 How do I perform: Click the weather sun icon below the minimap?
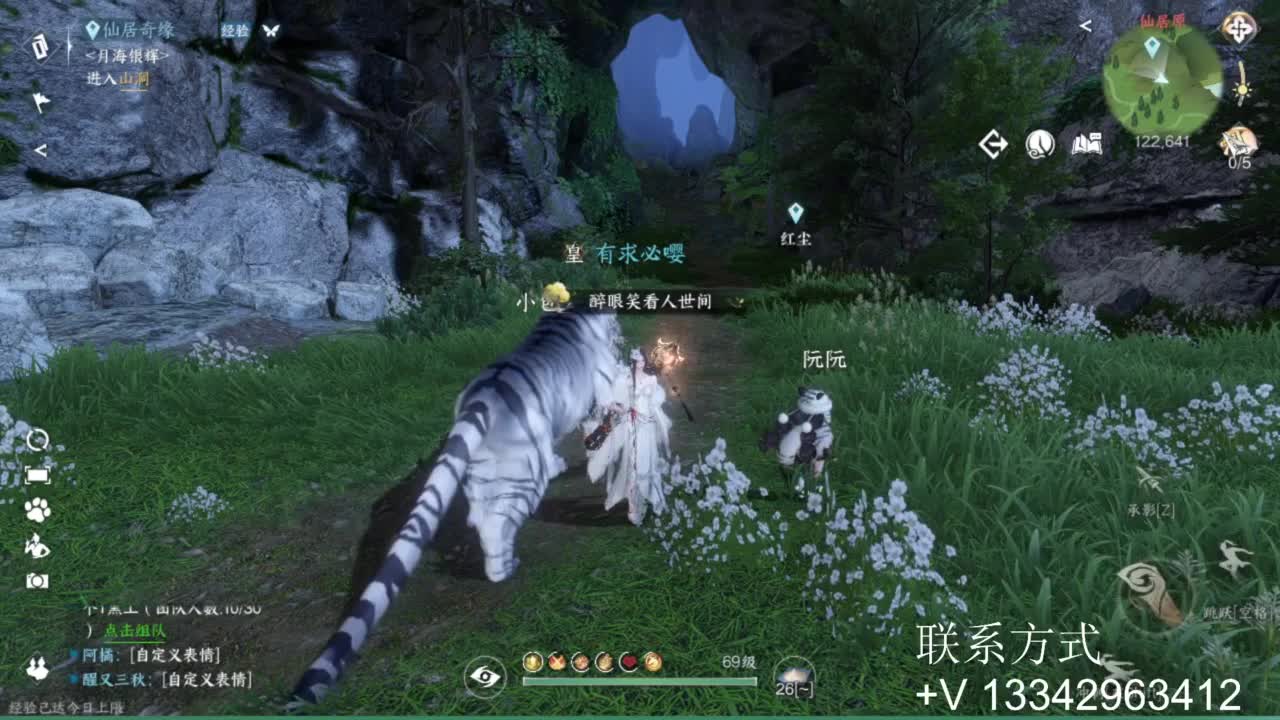tap(1242, 92)
